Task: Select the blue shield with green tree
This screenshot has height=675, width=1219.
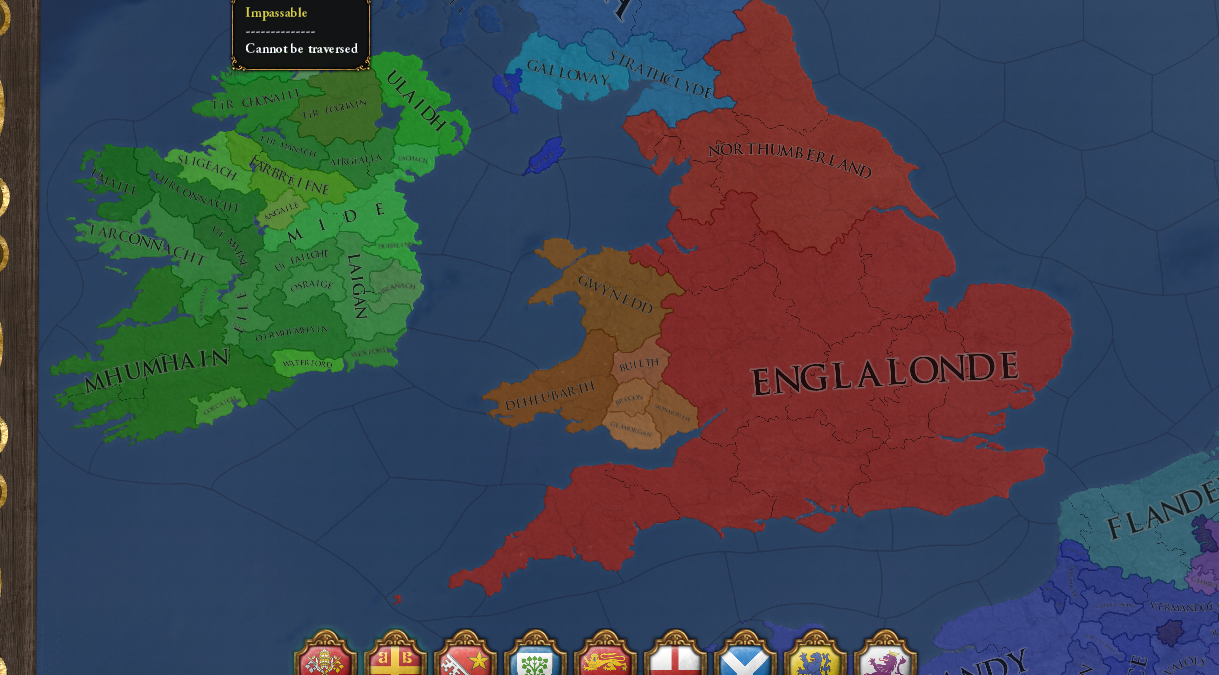Action: pyautogui.click(x=535, y=660)
